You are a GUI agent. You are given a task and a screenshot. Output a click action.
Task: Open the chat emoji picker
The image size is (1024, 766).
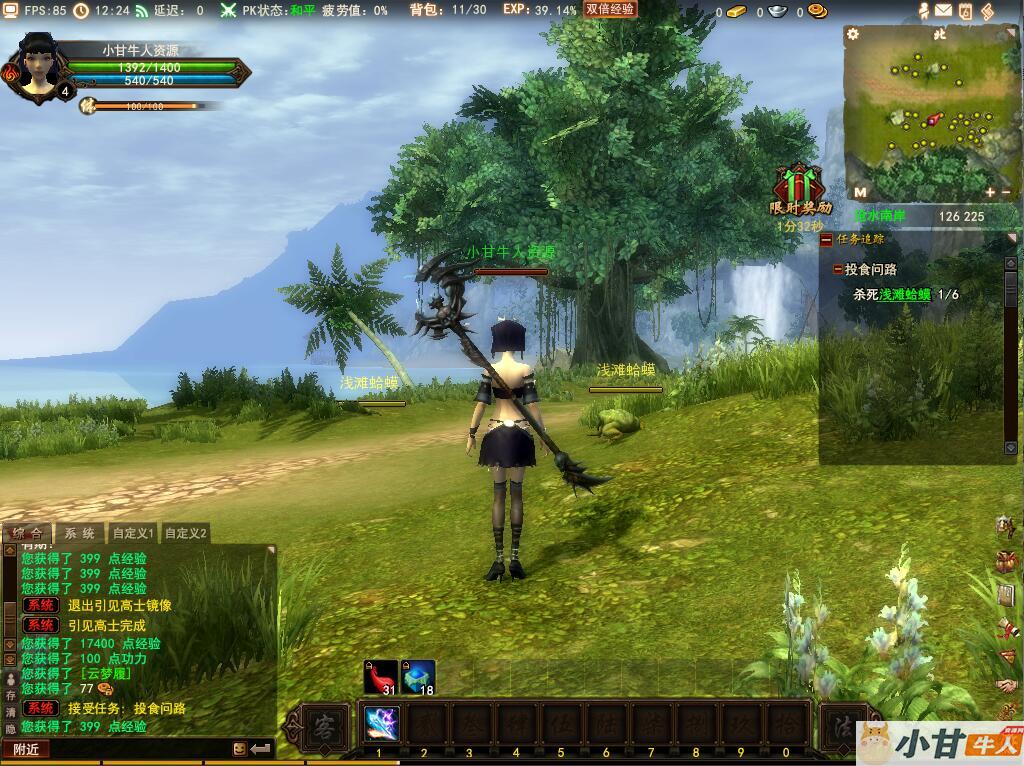240,748
